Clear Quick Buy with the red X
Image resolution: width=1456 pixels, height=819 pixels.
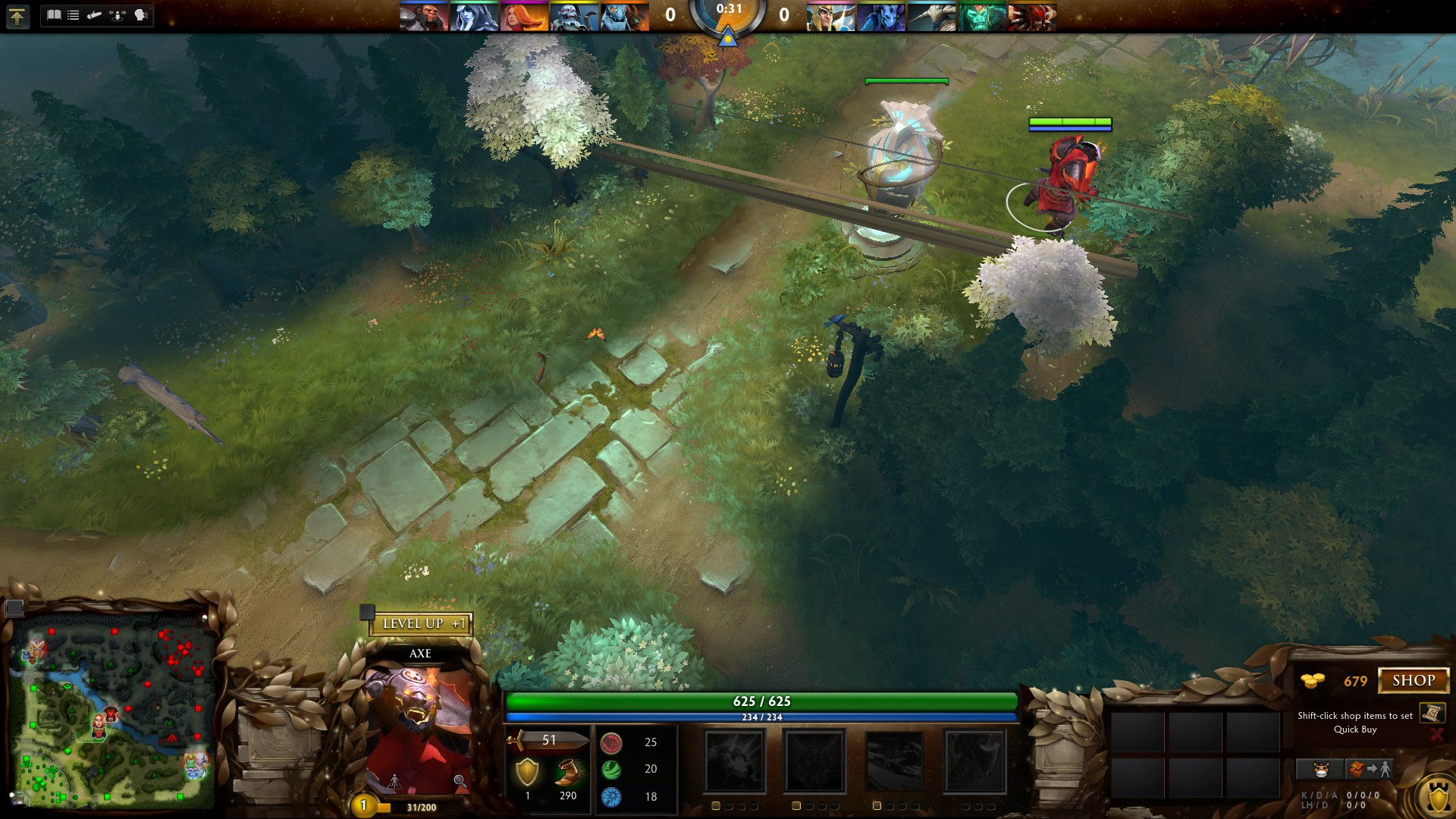click(1436, 734)
